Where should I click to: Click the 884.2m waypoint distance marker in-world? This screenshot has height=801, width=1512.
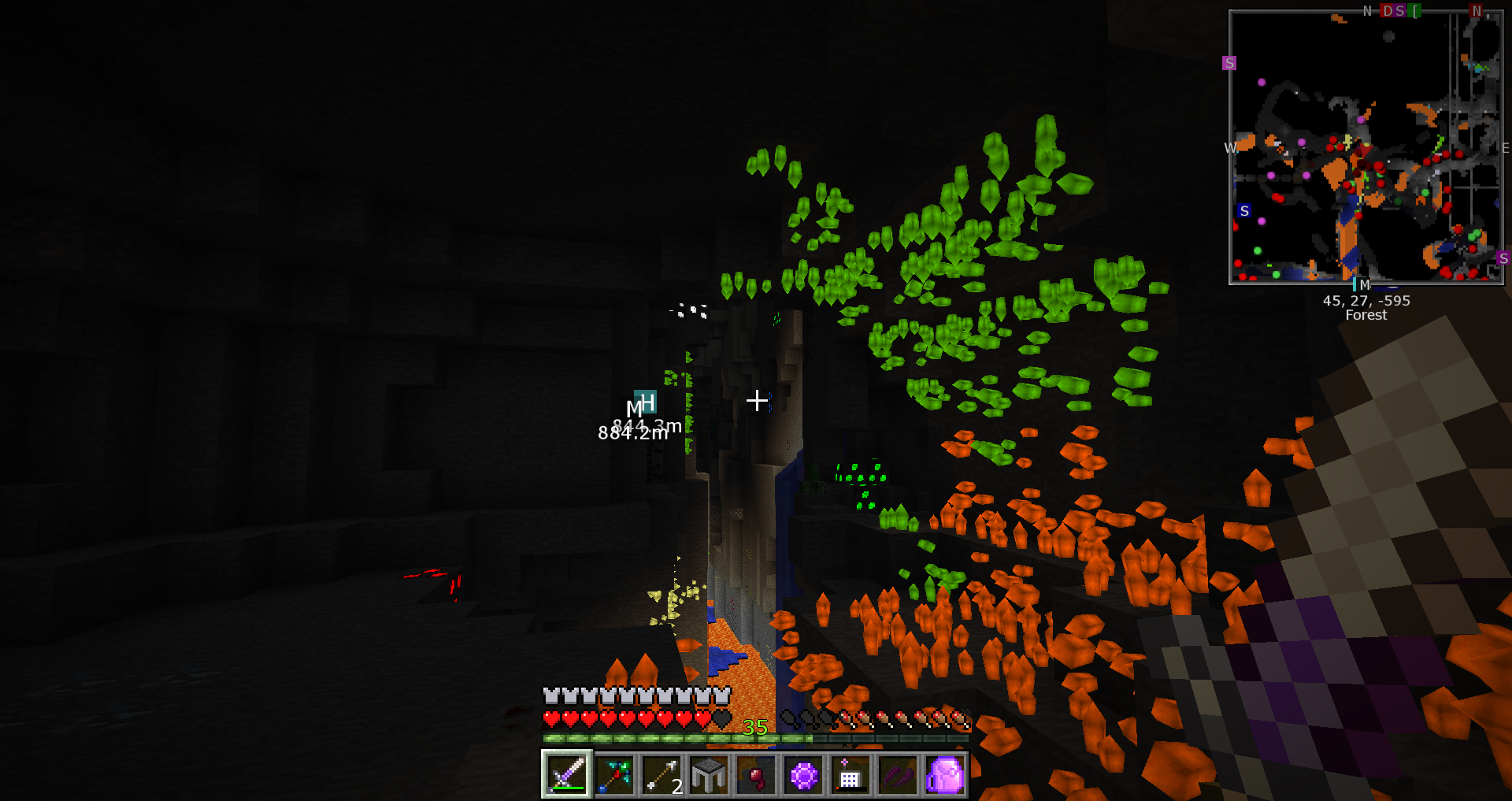[630, 433]
